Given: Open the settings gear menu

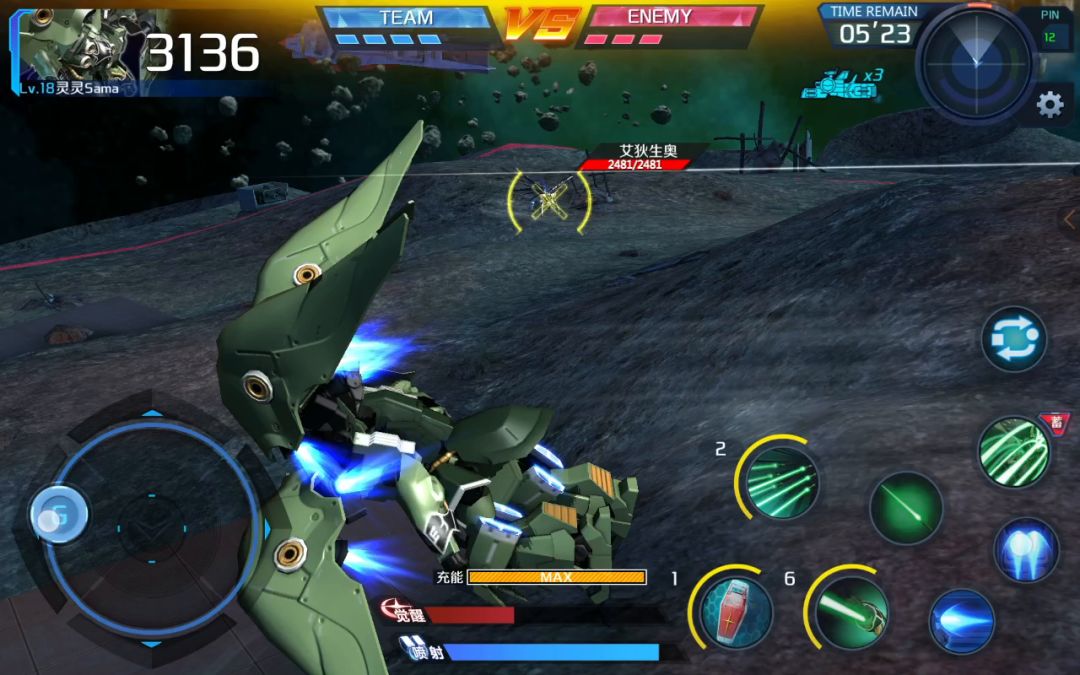Looking at the screenshot, I should click(1049, 104).
